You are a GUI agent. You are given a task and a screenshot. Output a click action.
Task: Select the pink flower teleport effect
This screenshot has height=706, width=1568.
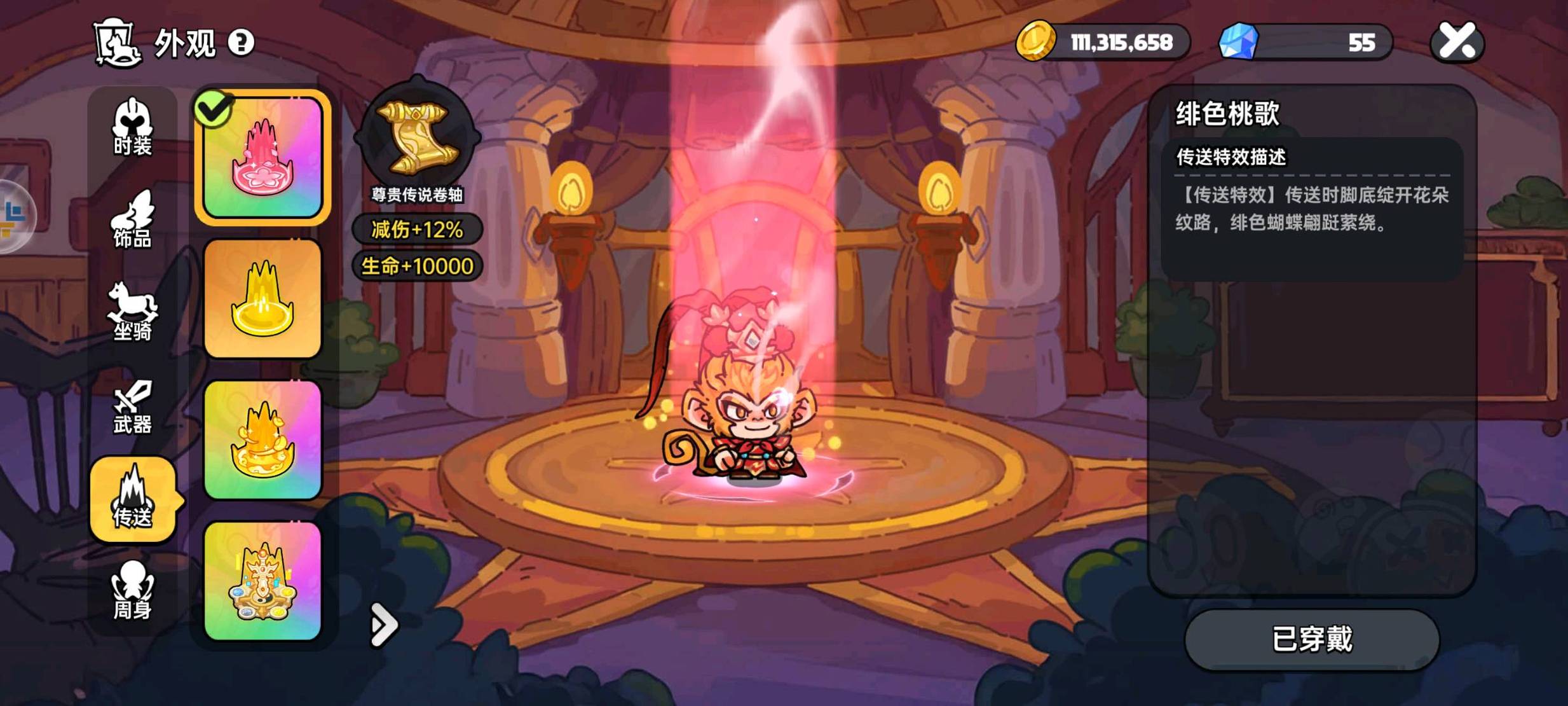point(262,157)
